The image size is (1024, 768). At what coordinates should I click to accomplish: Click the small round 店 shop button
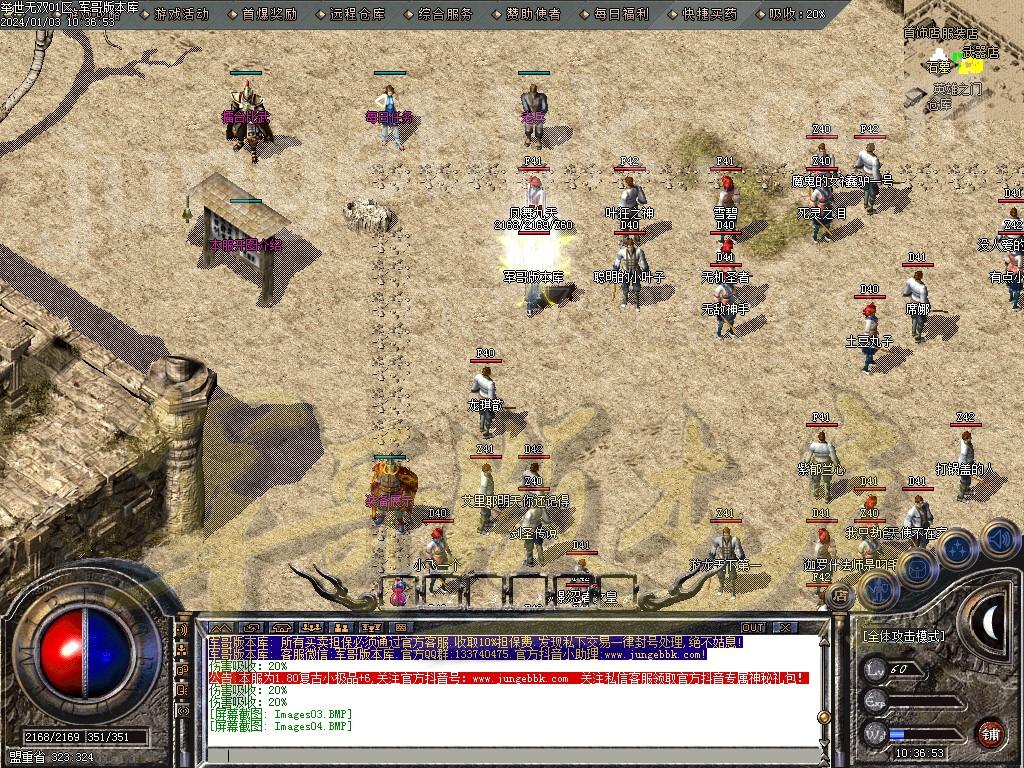842,597
